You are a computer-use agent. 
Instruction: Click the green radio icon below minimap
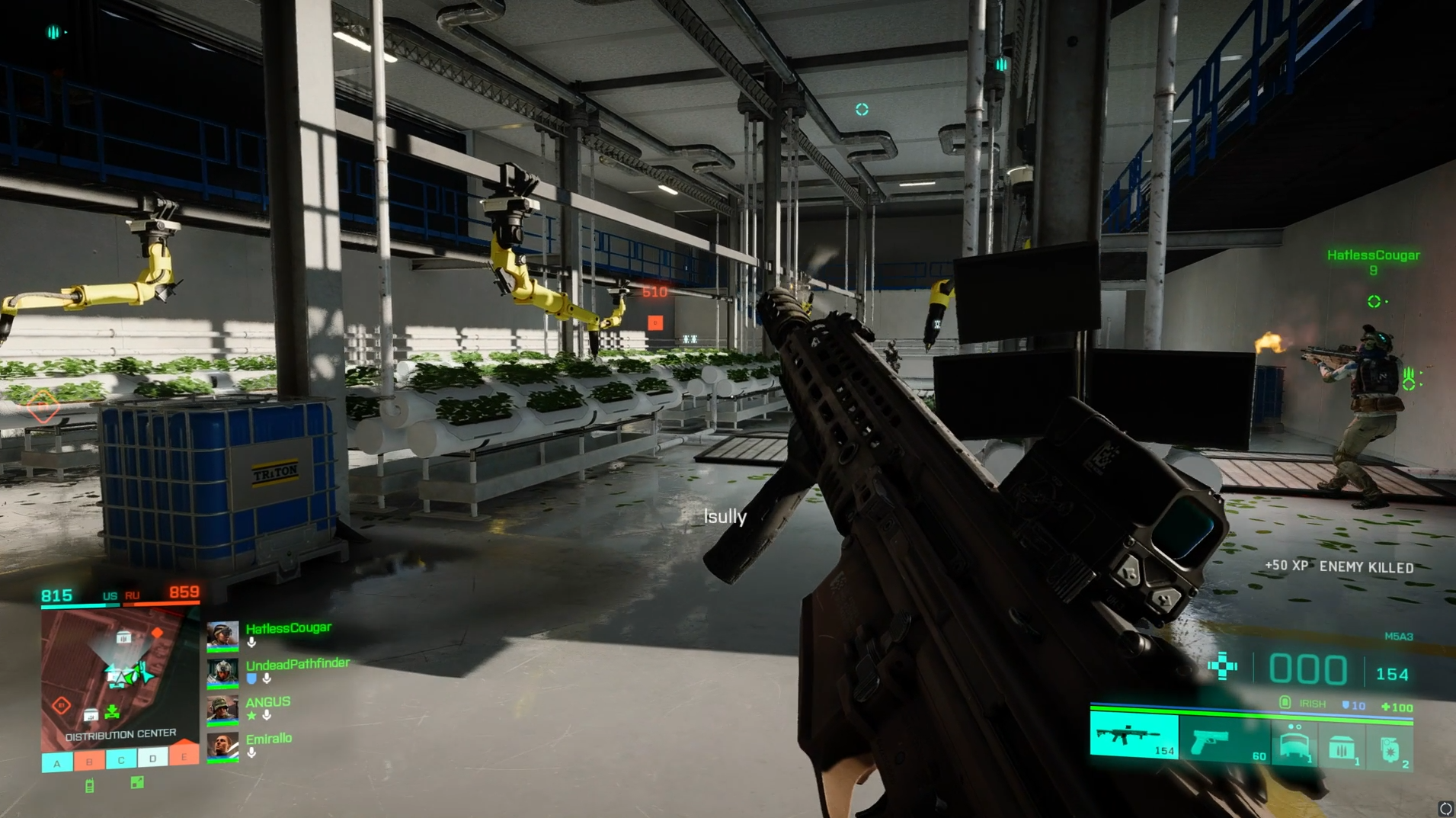tap(89, 786)
